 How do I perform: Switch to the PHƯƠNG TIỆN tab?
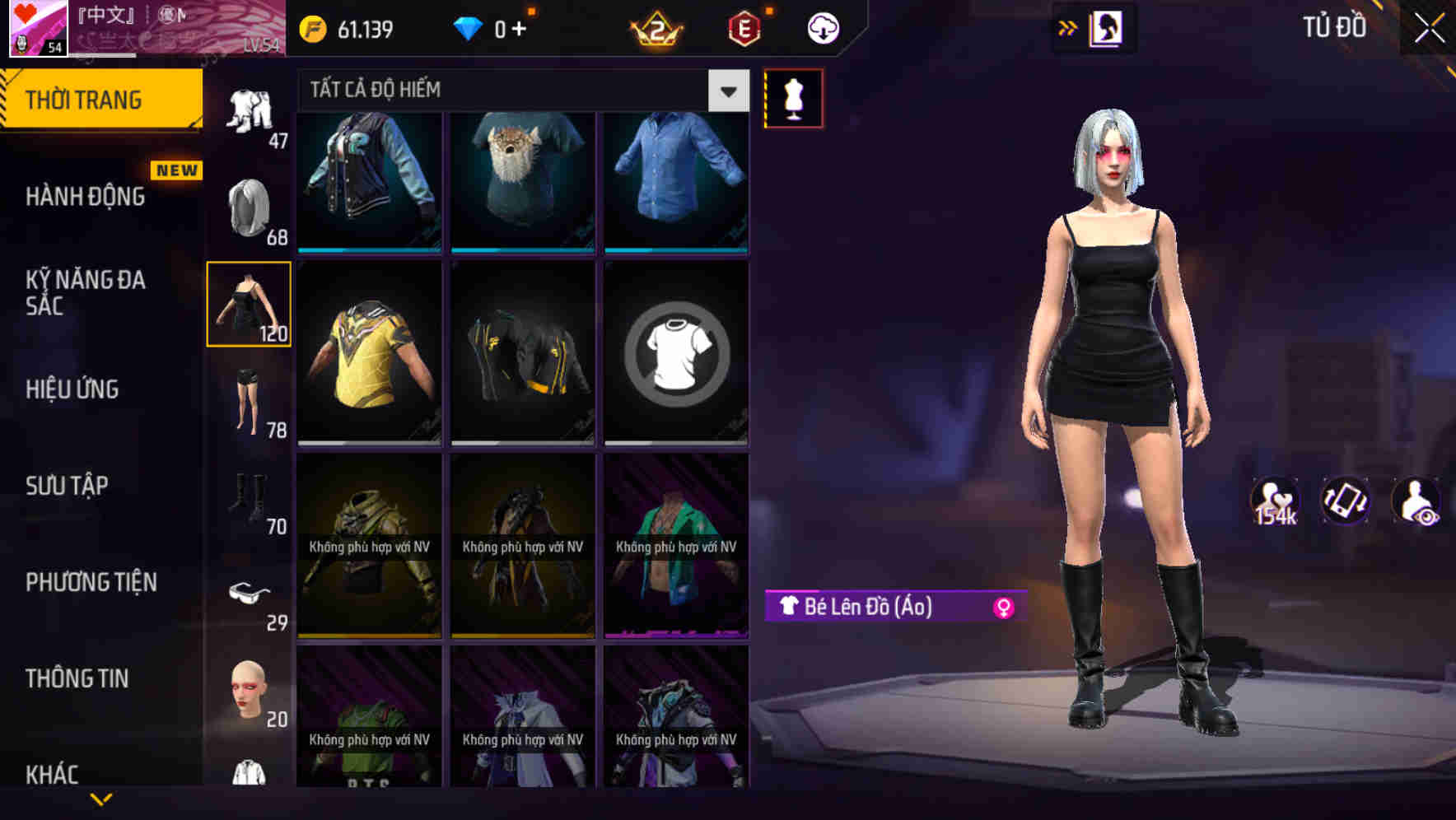pos(89,582)
